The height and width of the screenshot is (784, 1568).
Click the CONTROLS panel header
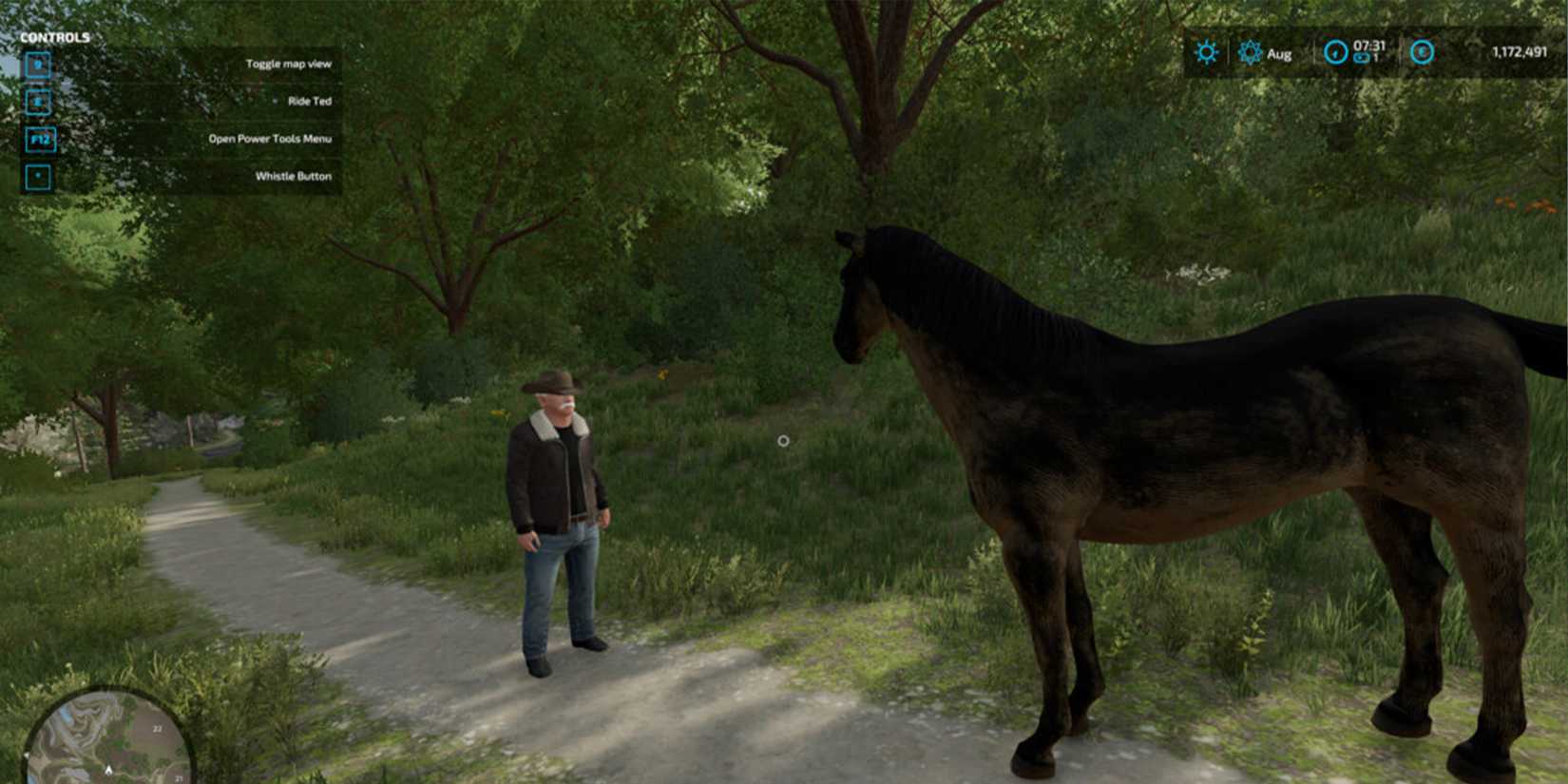57,36
